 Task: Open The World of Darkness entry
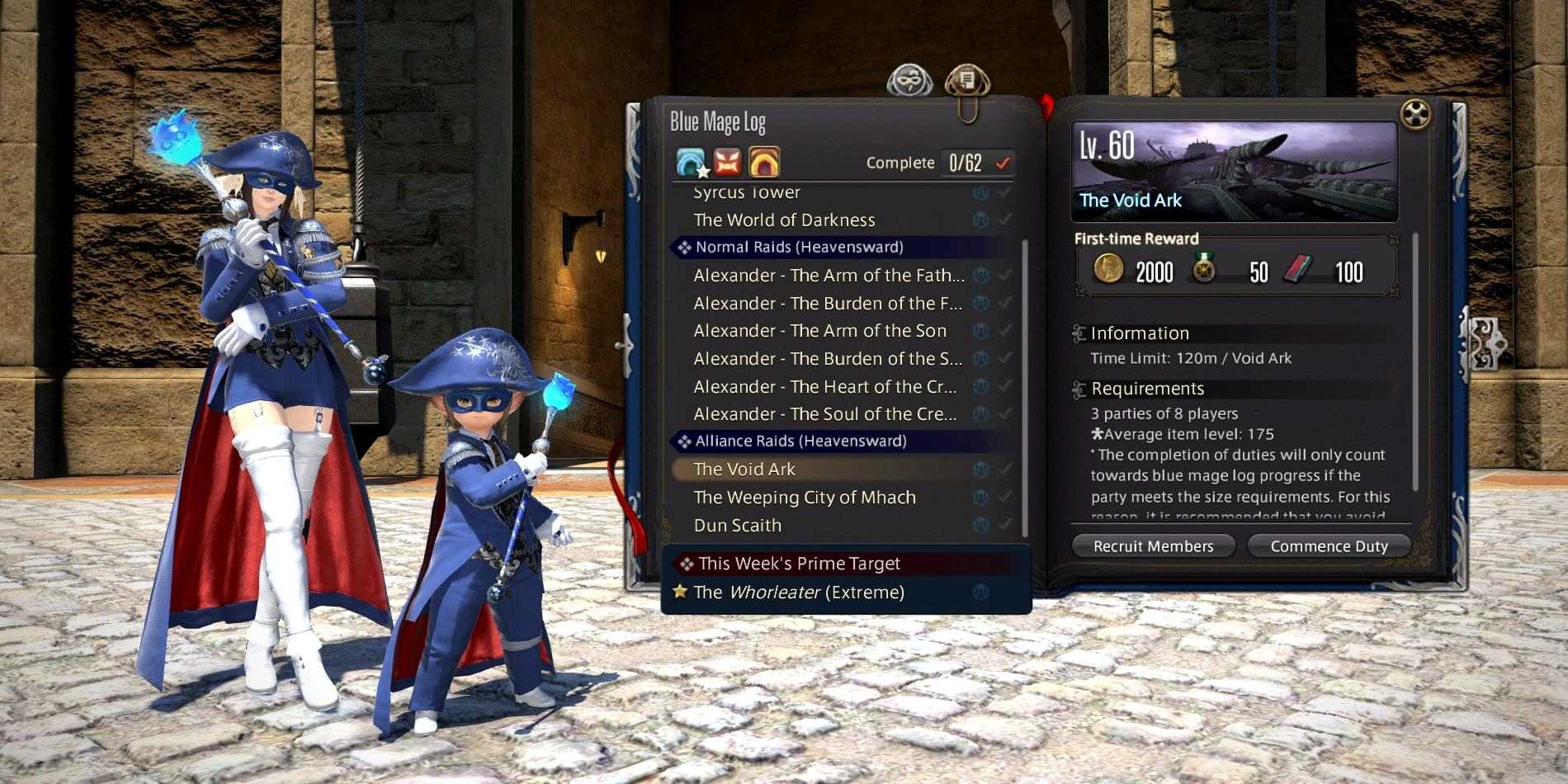pos(784,220)
